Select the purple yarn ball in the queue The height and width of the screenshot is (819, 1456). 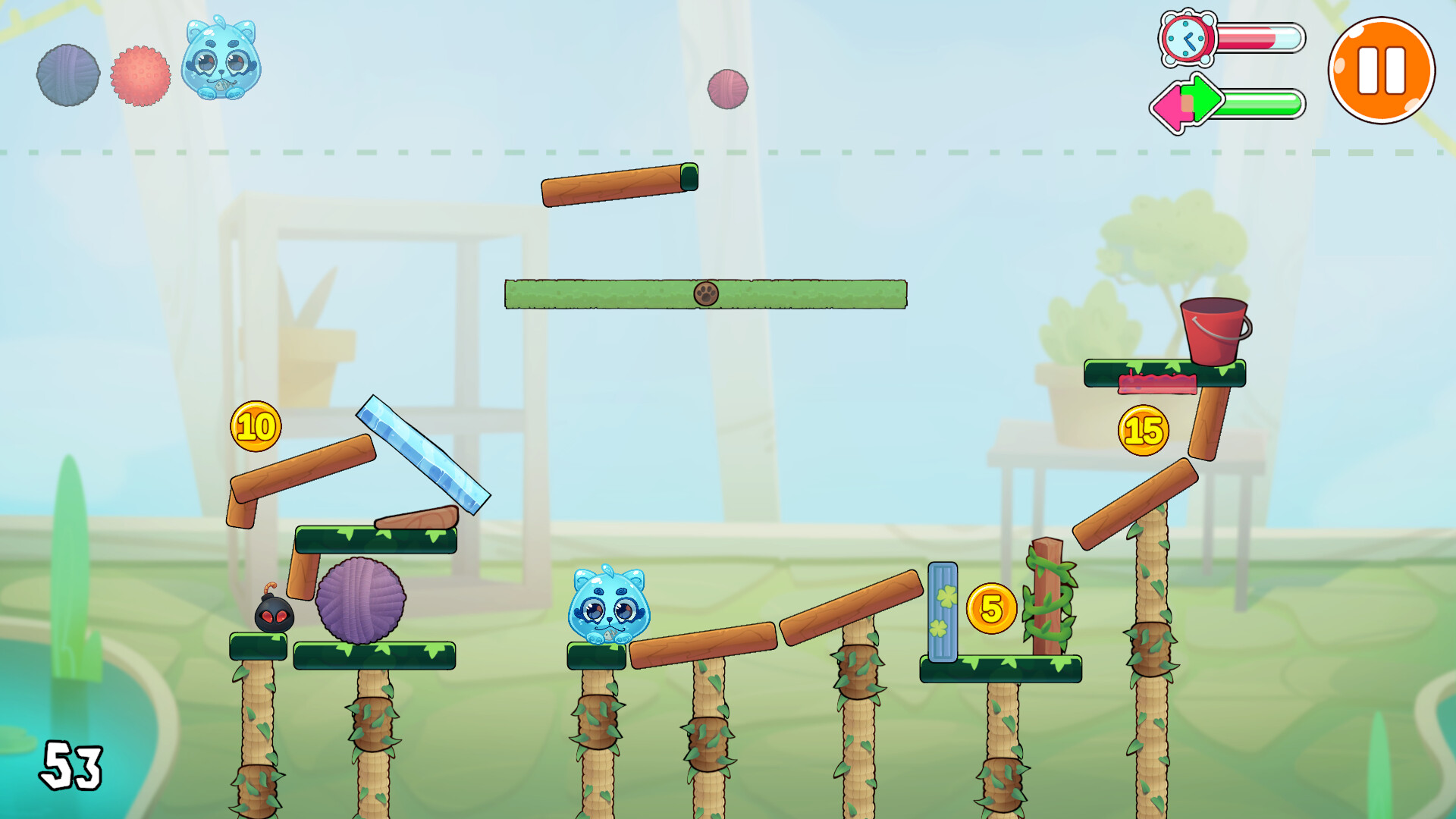coord(68,75)
